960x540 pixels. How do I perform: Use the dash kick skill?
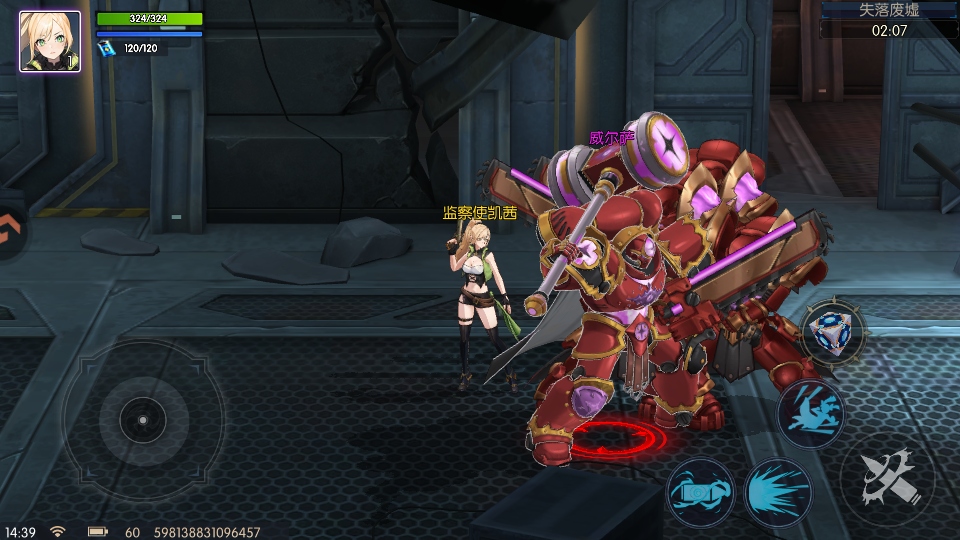click(809, 412)
